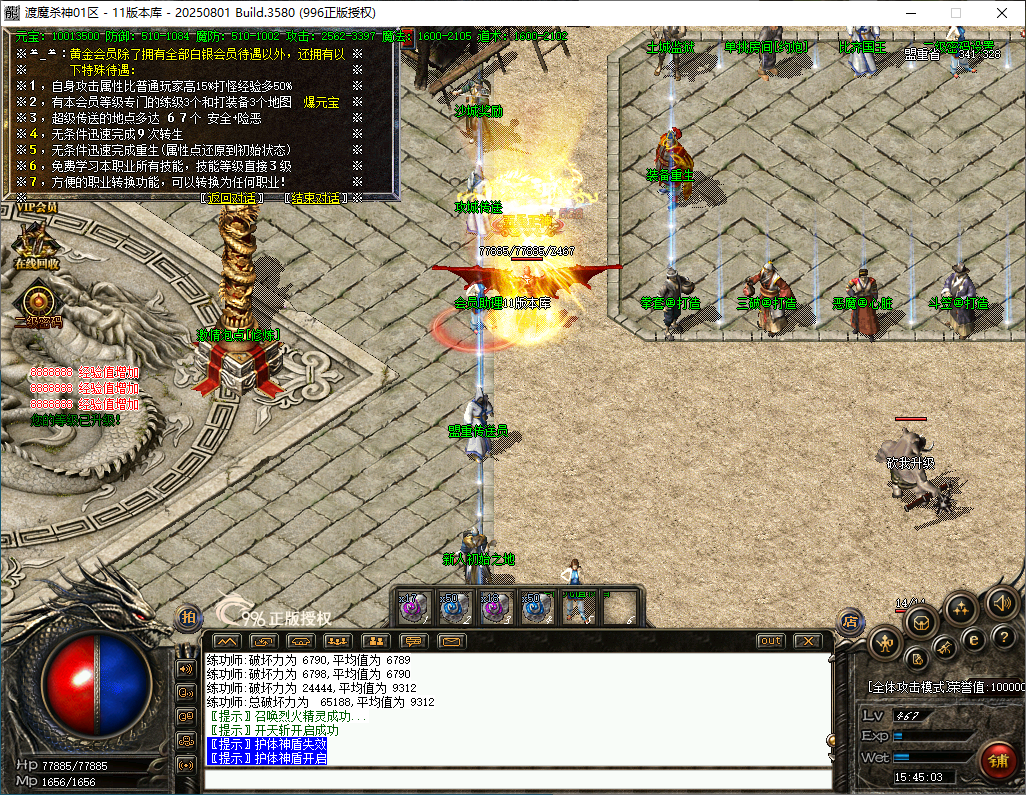Screen dimensions: 1026x795
Task: Open the round 拍 auction button
Action: (187, 618)
